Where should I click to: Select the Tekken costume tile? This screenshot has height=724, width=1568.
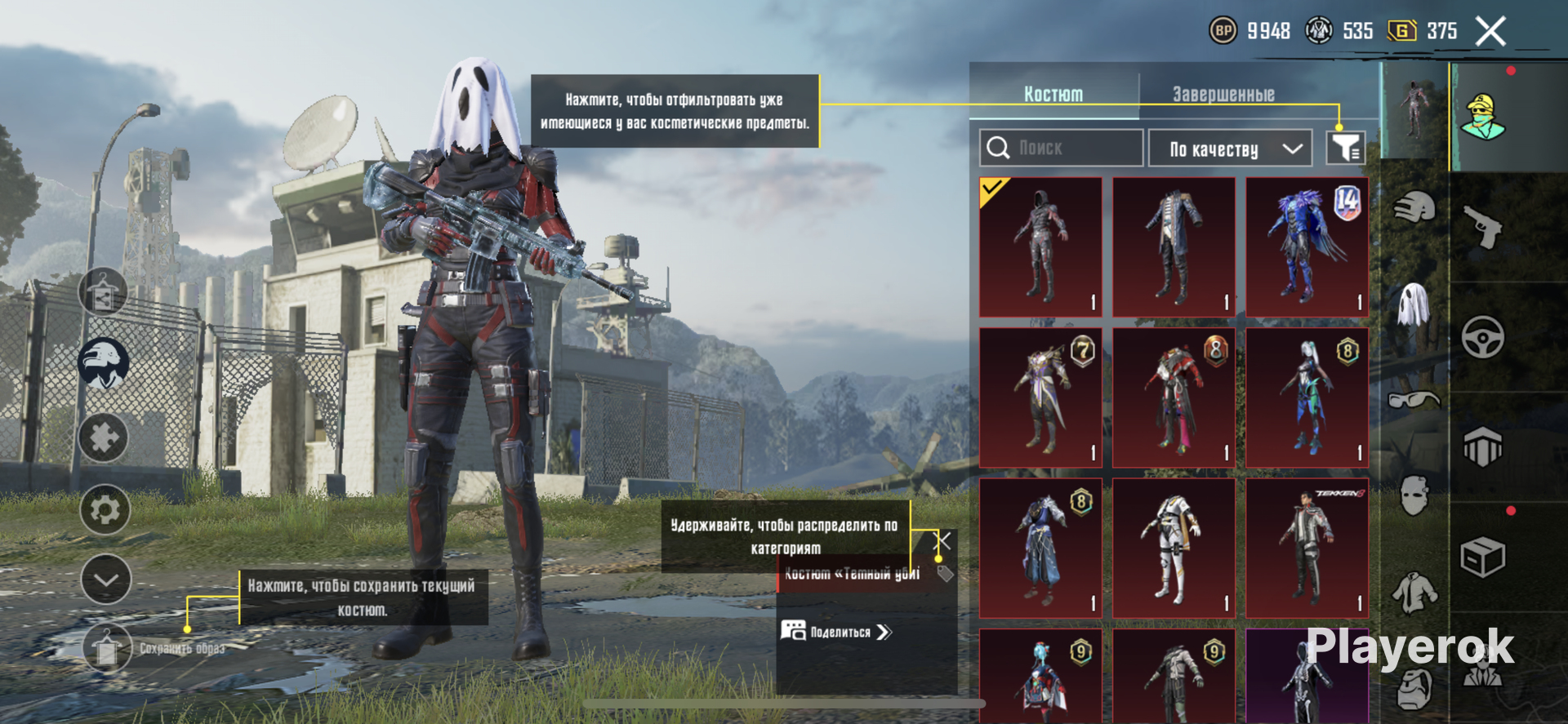tap(1307, 549)
